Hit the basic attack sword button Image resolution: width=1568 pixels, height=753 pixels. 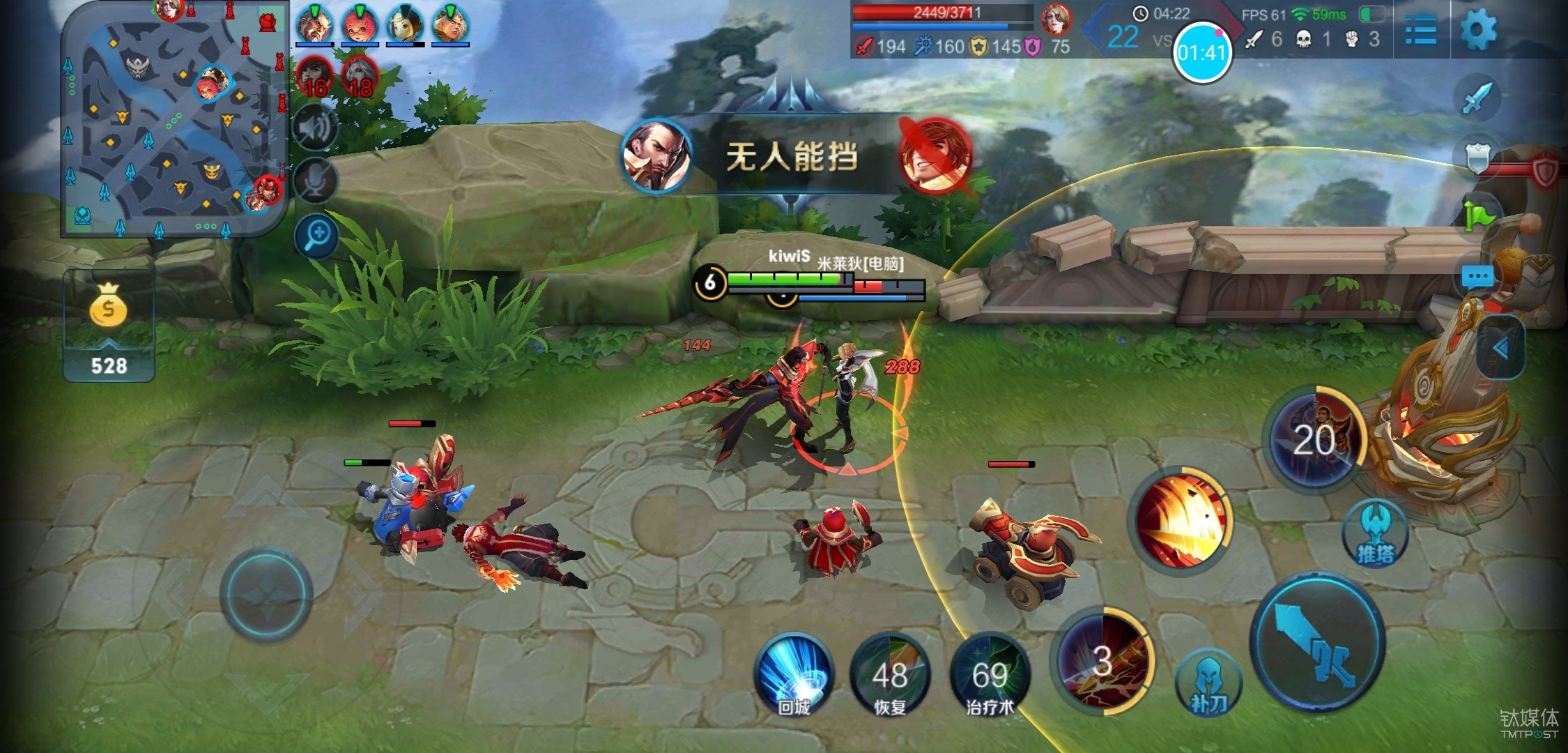pos(1317,641)
